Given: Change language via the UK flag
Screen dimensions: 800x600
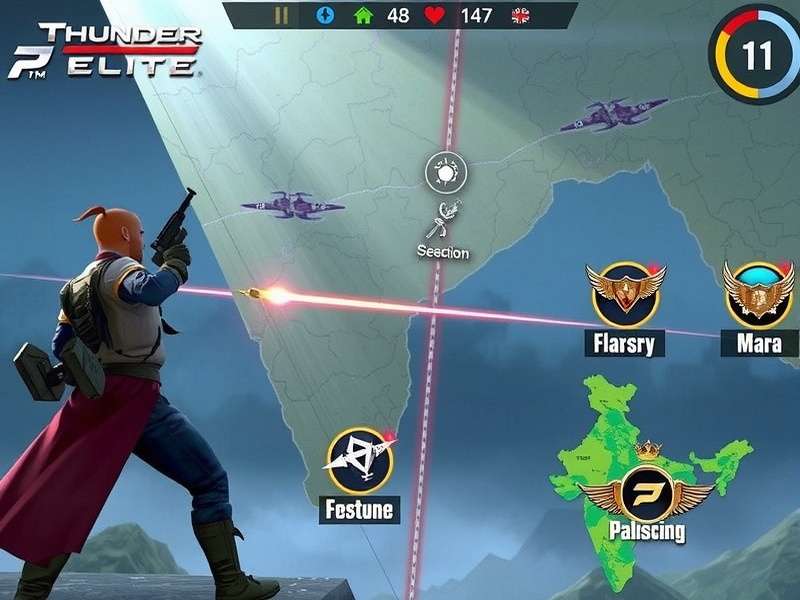Looking at the screenshot, I should pos(520,15).
